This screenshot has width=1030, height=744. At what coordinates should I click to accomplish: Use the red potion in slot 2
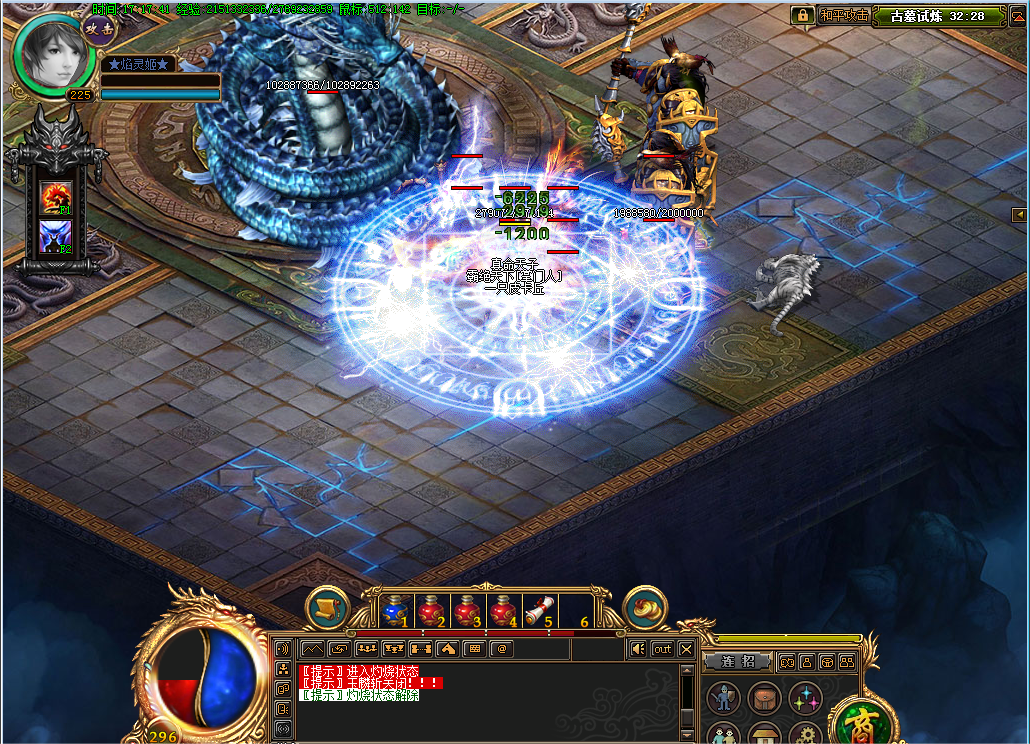click(x=432, y=609)
